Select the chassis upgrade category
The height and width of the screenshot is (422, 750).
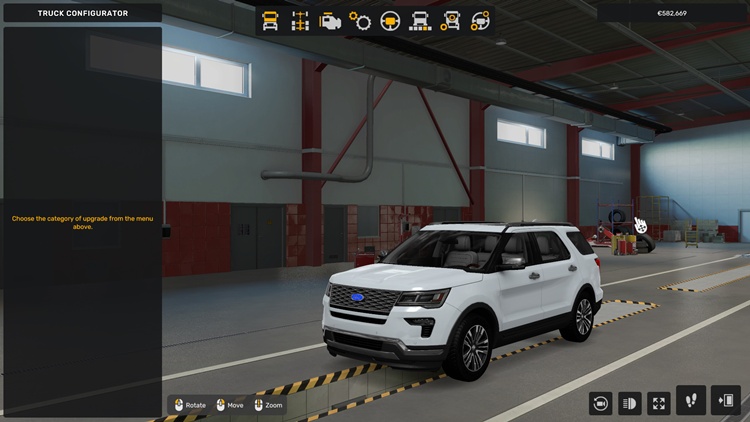[x=300, y=21]
